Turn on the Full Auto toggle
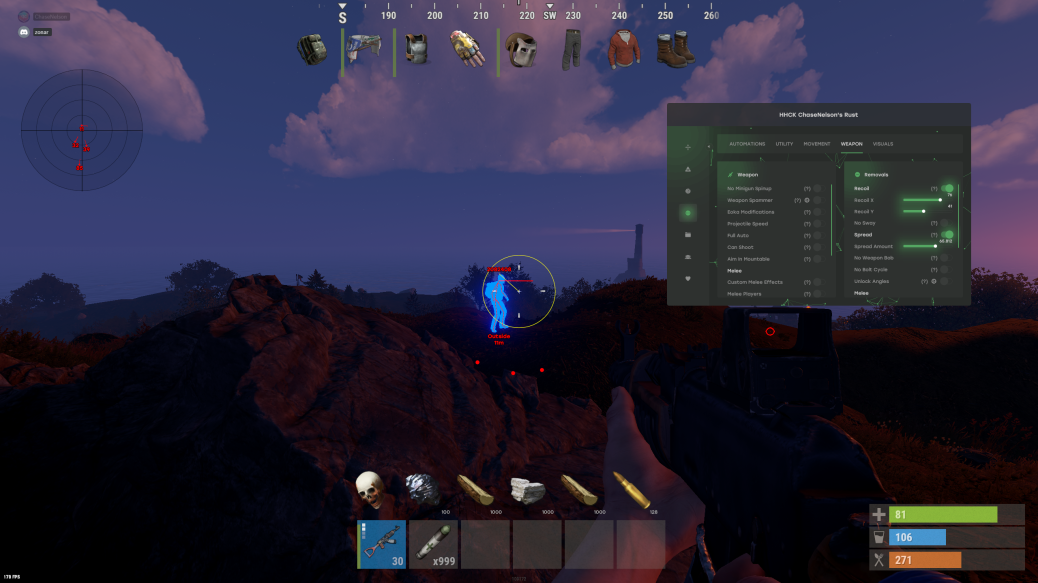1038x583 pixels. [817, 235]
